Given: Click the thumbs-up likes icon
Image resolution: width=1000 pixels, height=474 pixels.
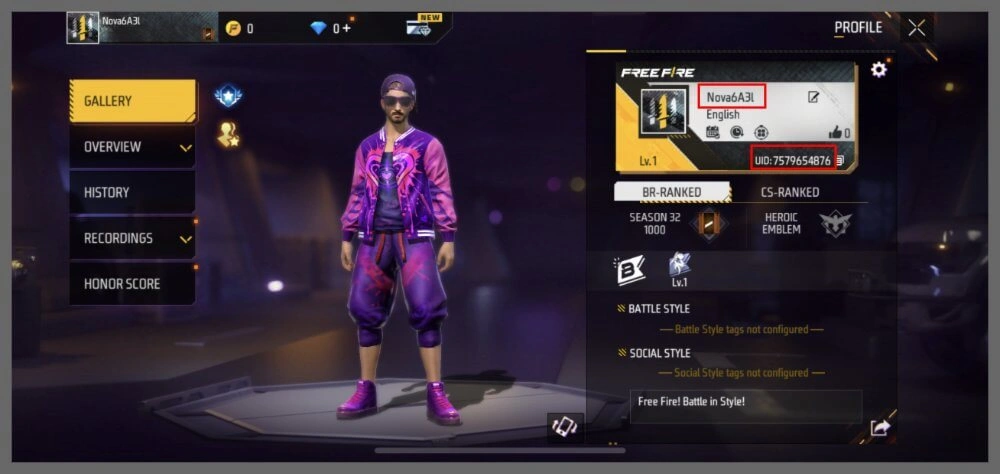Looking at the screenshot, I should 835,132.
